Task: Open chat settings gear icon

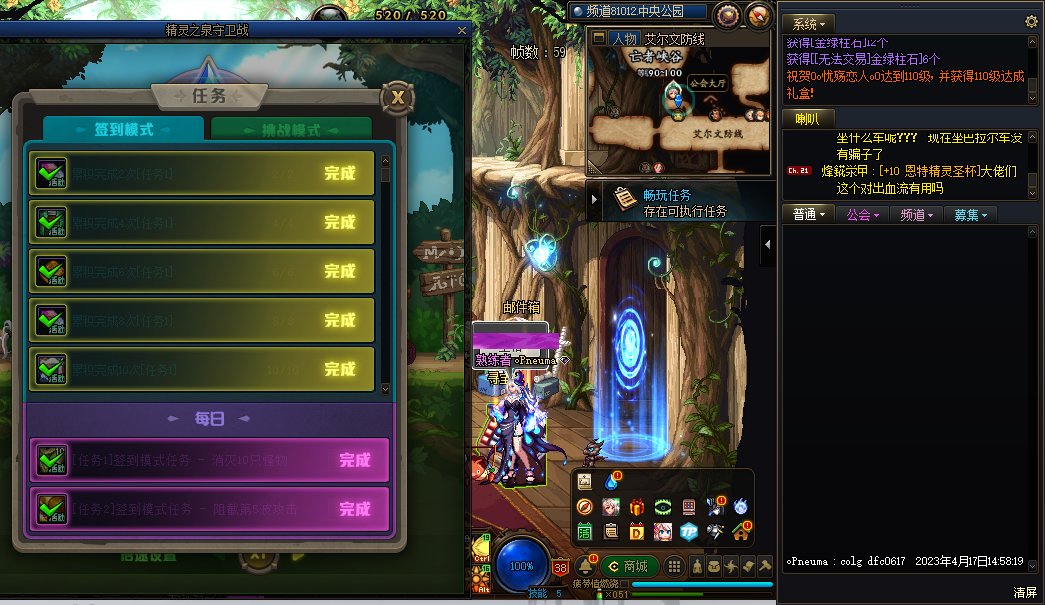Action: [1032, 21]
